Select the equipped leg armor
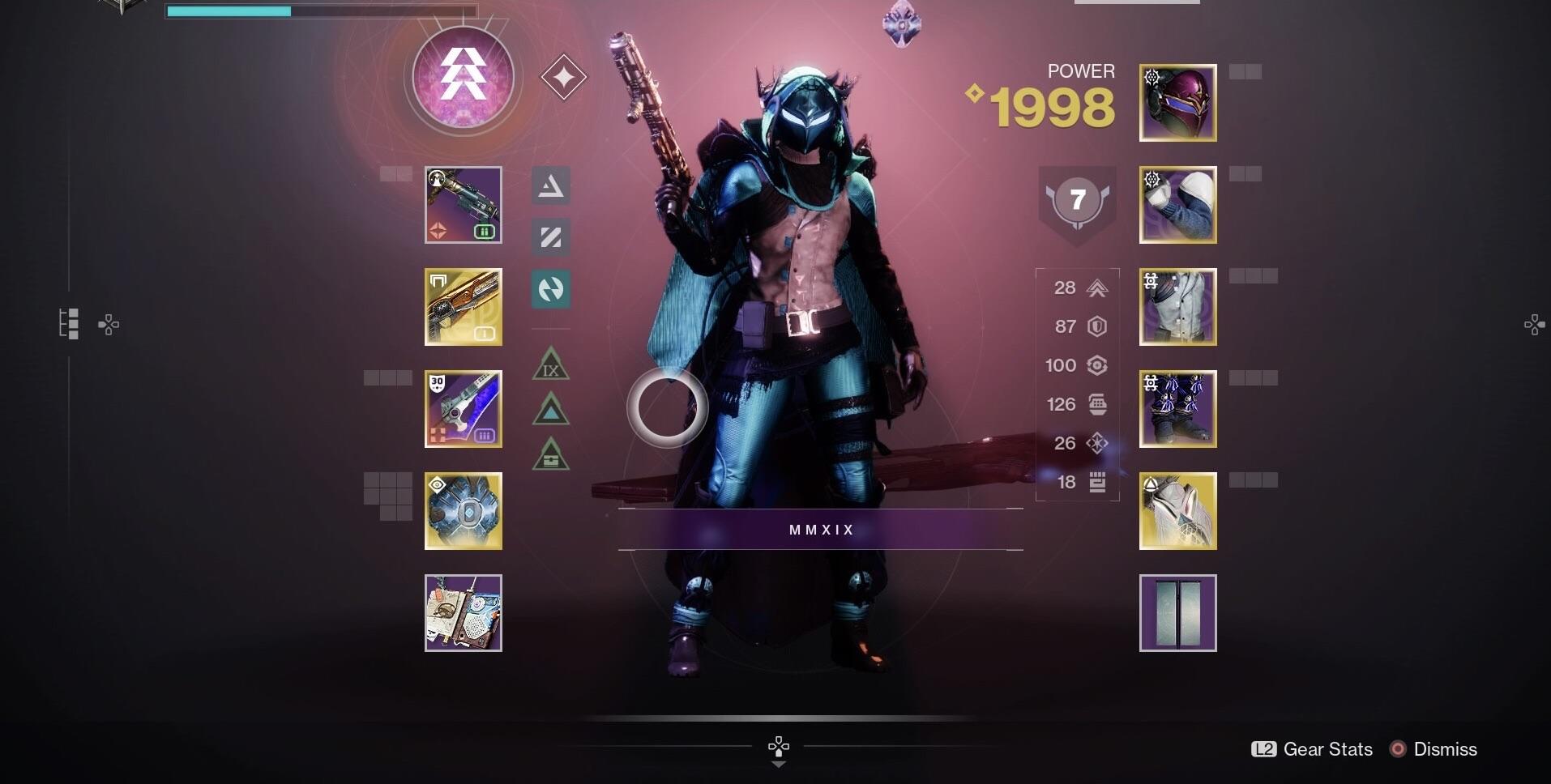This screenshot has width=1551, height=784. [x=1177, y=409]
